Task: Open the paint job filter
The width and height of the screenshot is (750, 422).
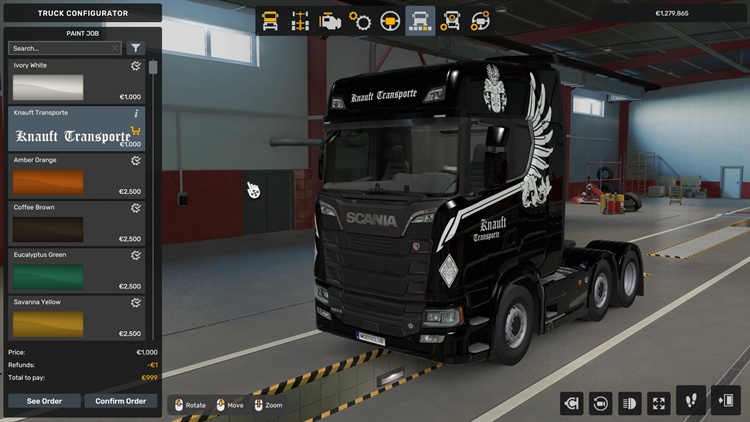Action: [x=136, y=48]
